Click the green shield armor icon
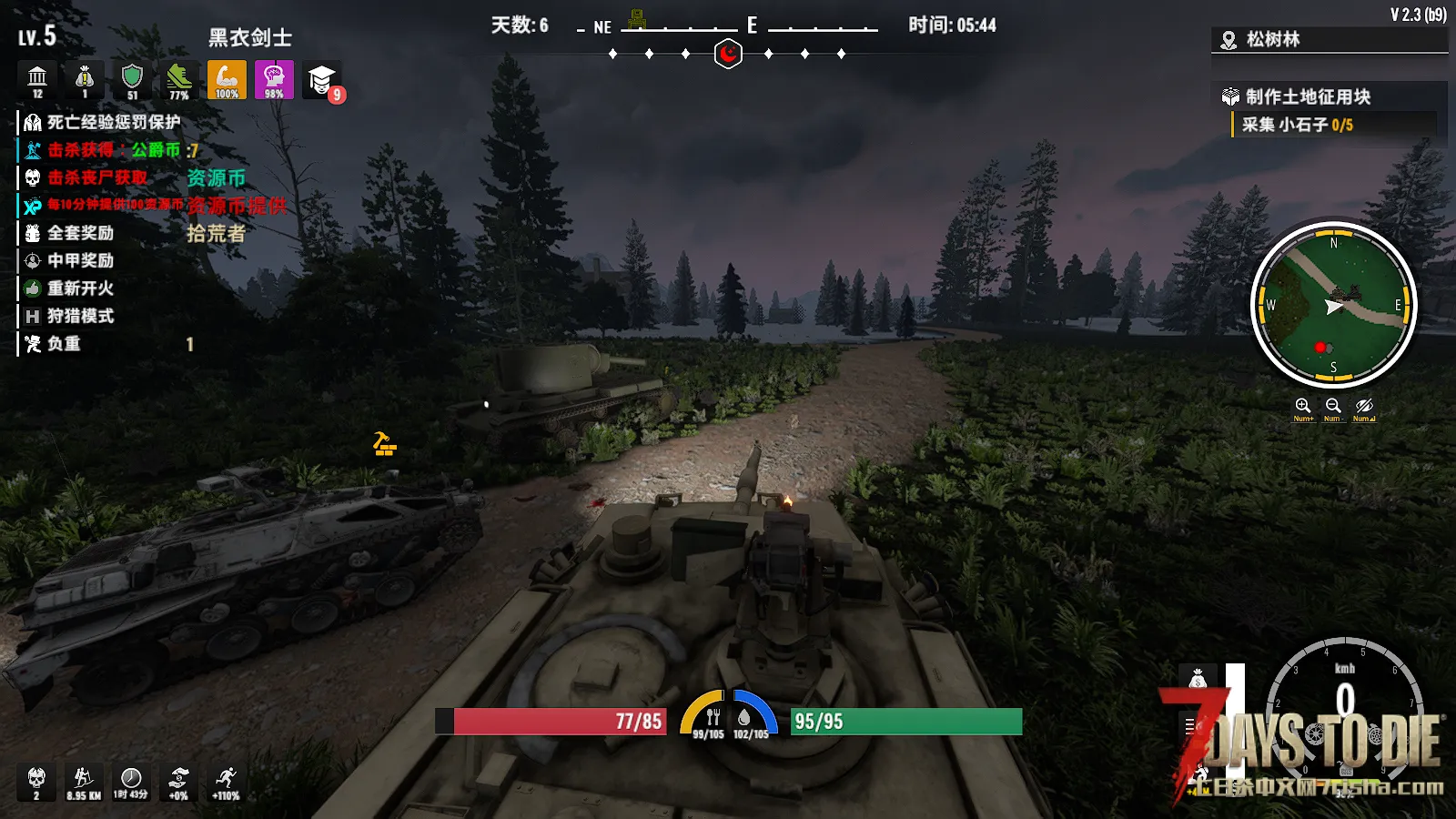Image resolution: width=1456 pixels, height=819 pixels. pyautogui.click(x=132, y=80)
